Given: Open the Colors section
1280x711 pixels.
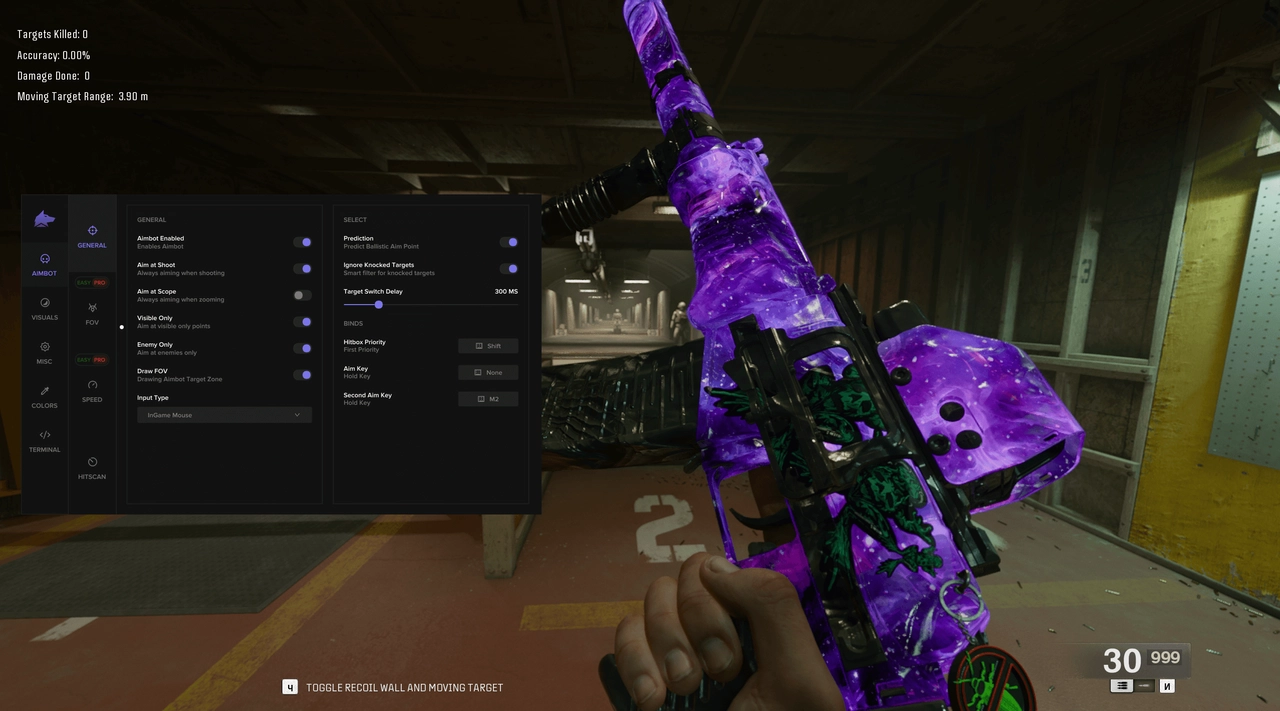Looking at the screenshot, I should (44, 396).
